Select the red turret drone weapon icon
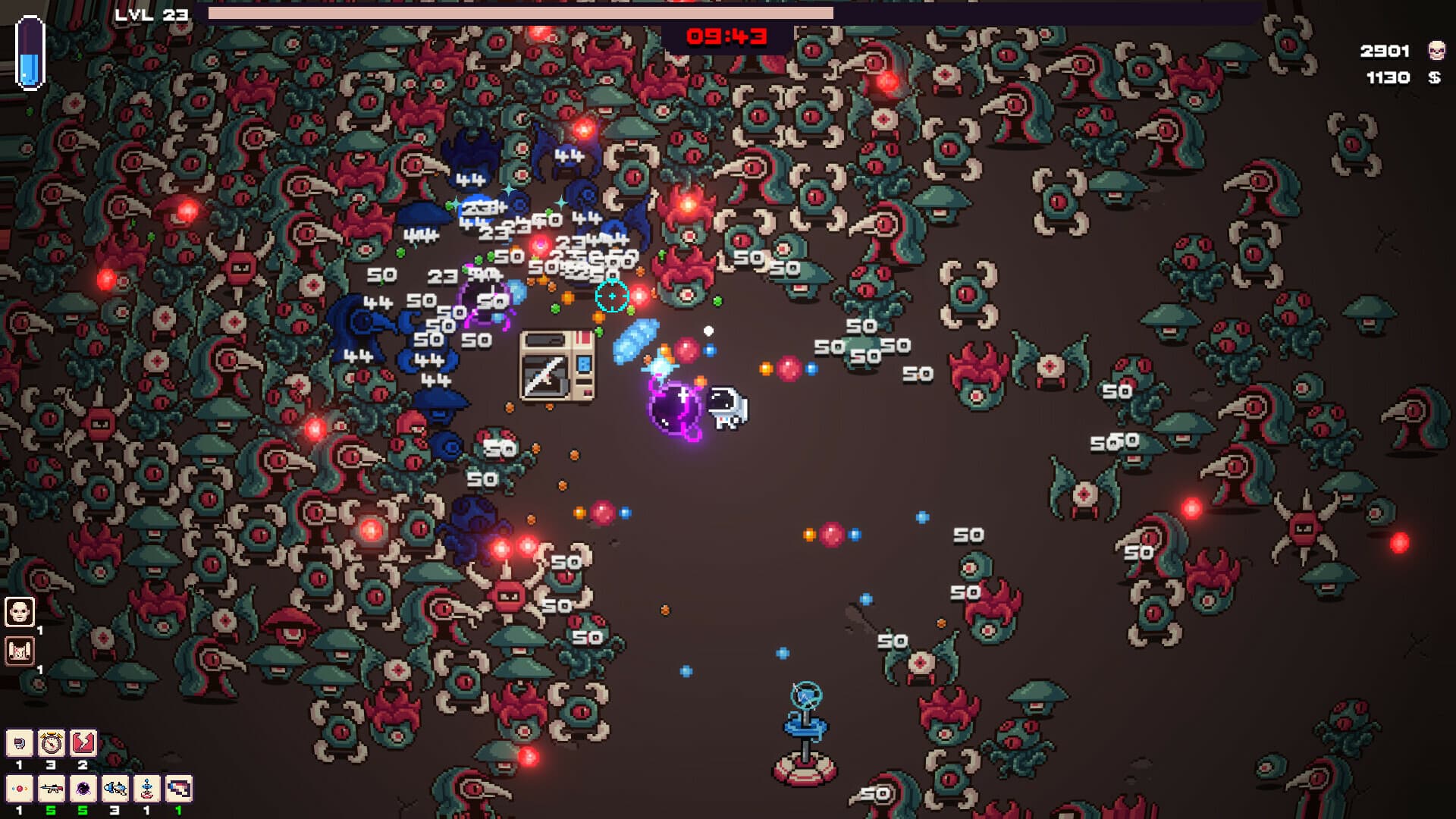Screen dimensions: 1456x819 [x=147, y=789]
